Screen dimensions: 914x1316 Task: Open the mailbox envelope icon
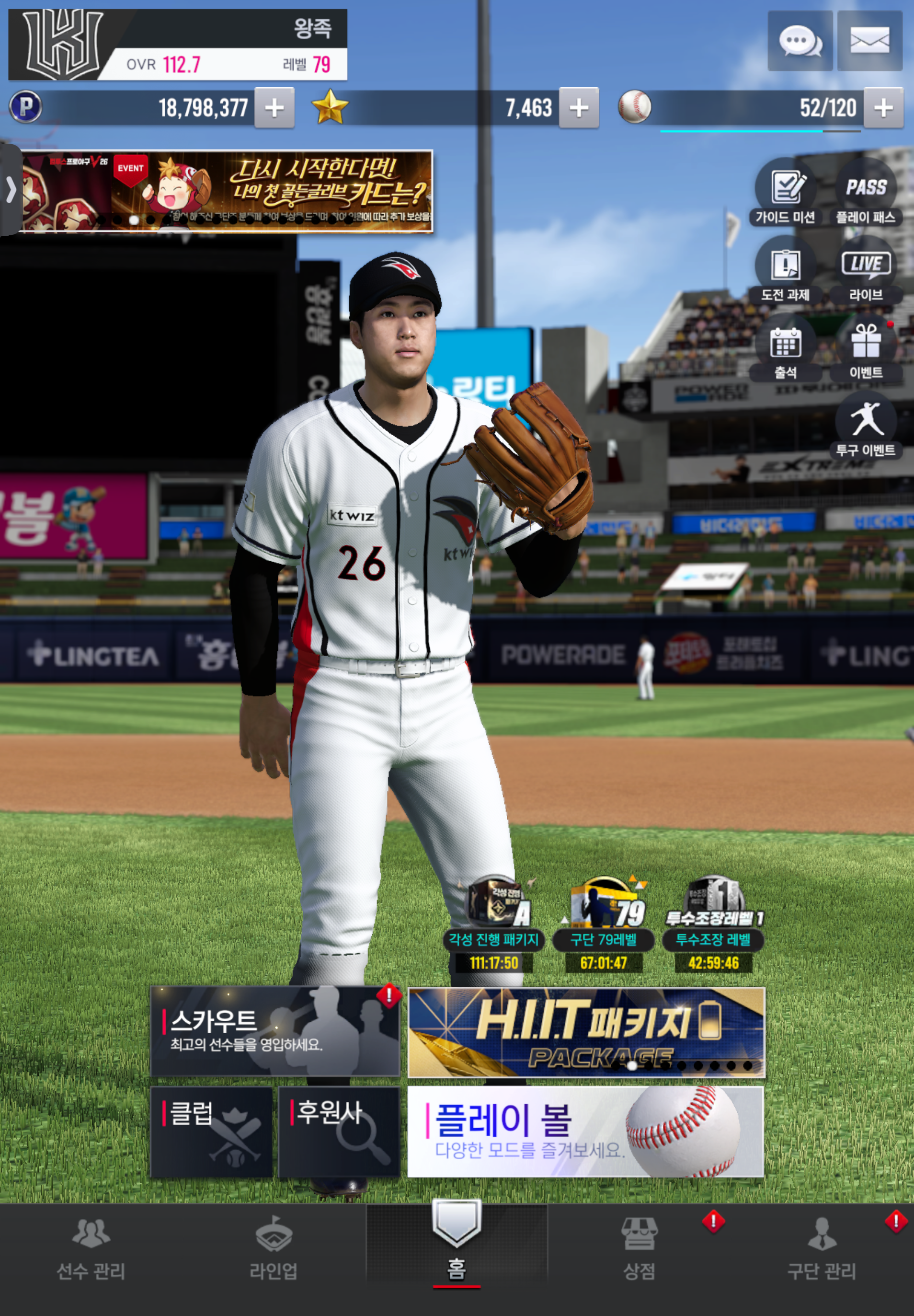869,41
